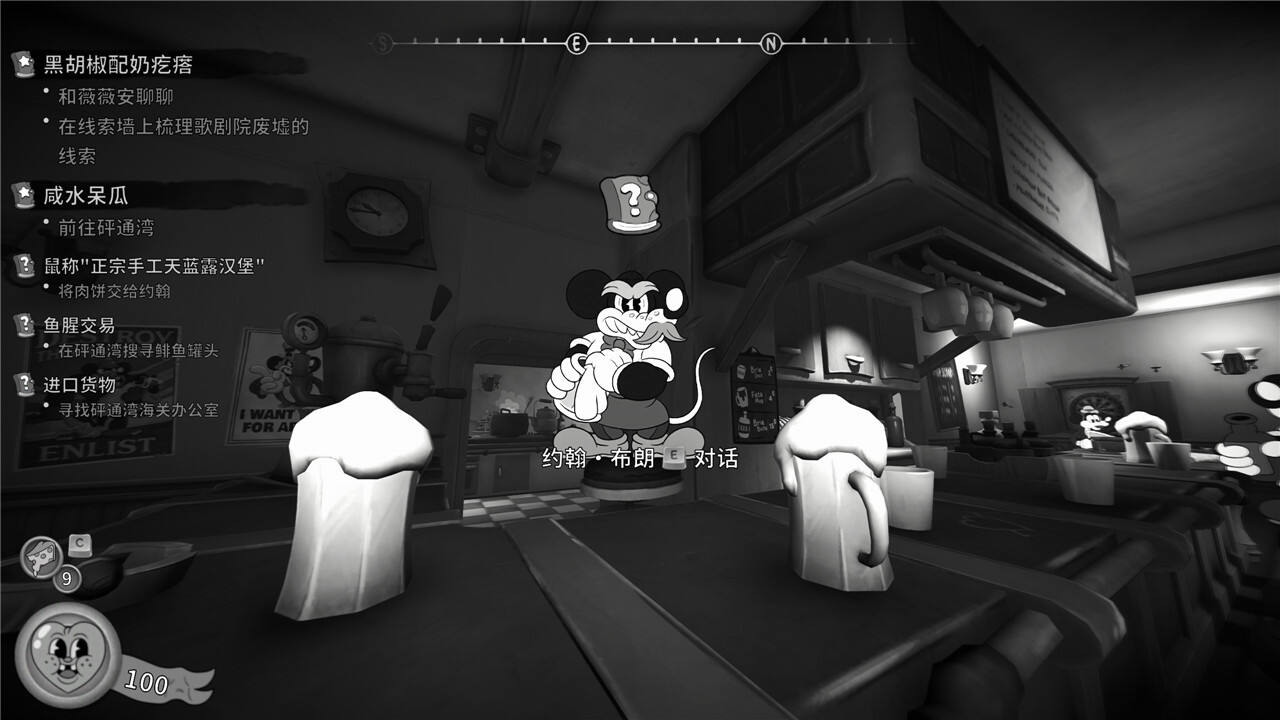Screen dimensions: 1280x720
Task: Open the 咸水呆瓜 quest in tracker
Action: tap(86, 195)
